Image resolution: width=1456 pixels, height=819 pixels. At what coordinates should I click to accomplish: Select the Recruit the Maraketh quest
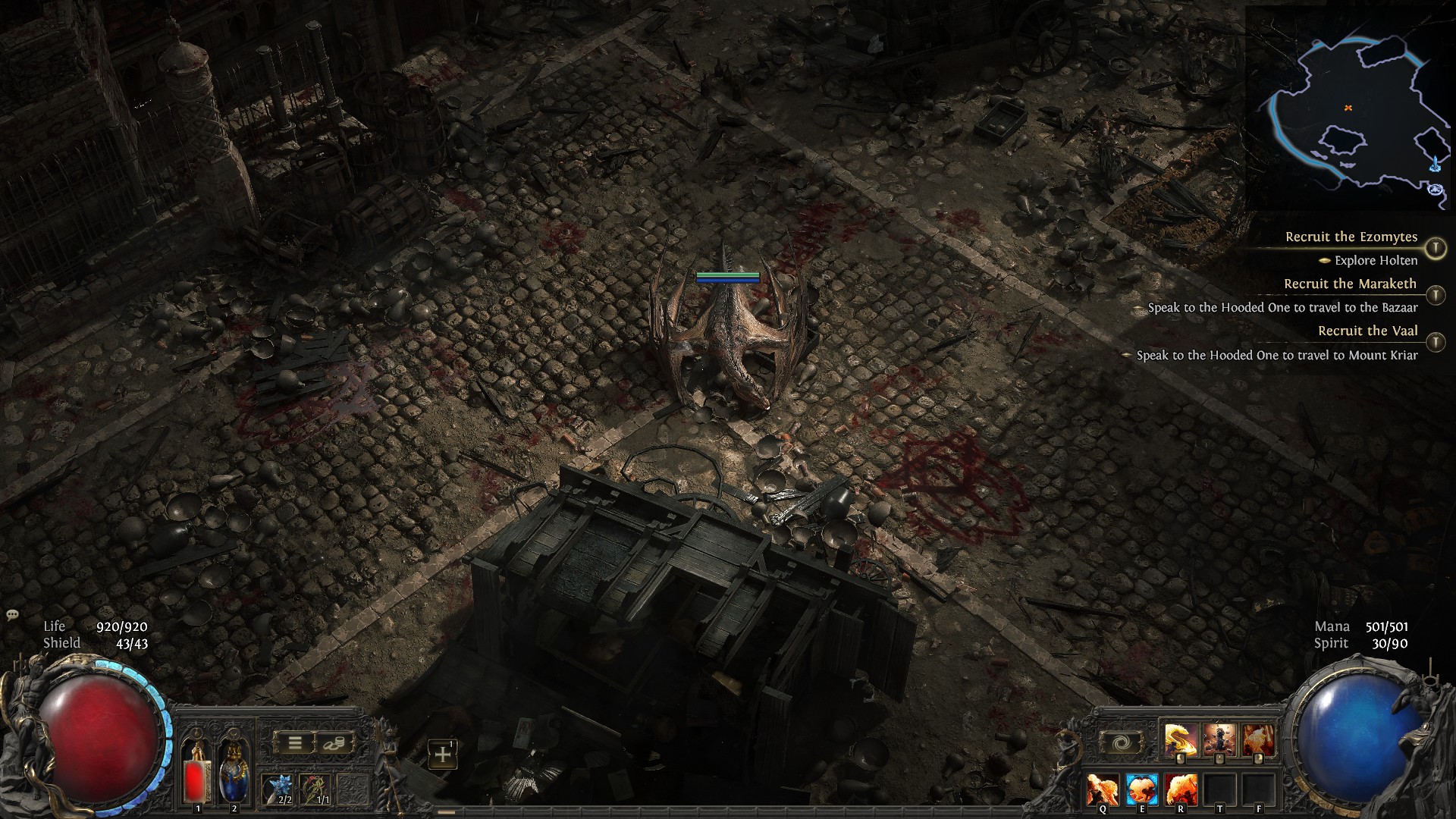tap(1350, 284)
